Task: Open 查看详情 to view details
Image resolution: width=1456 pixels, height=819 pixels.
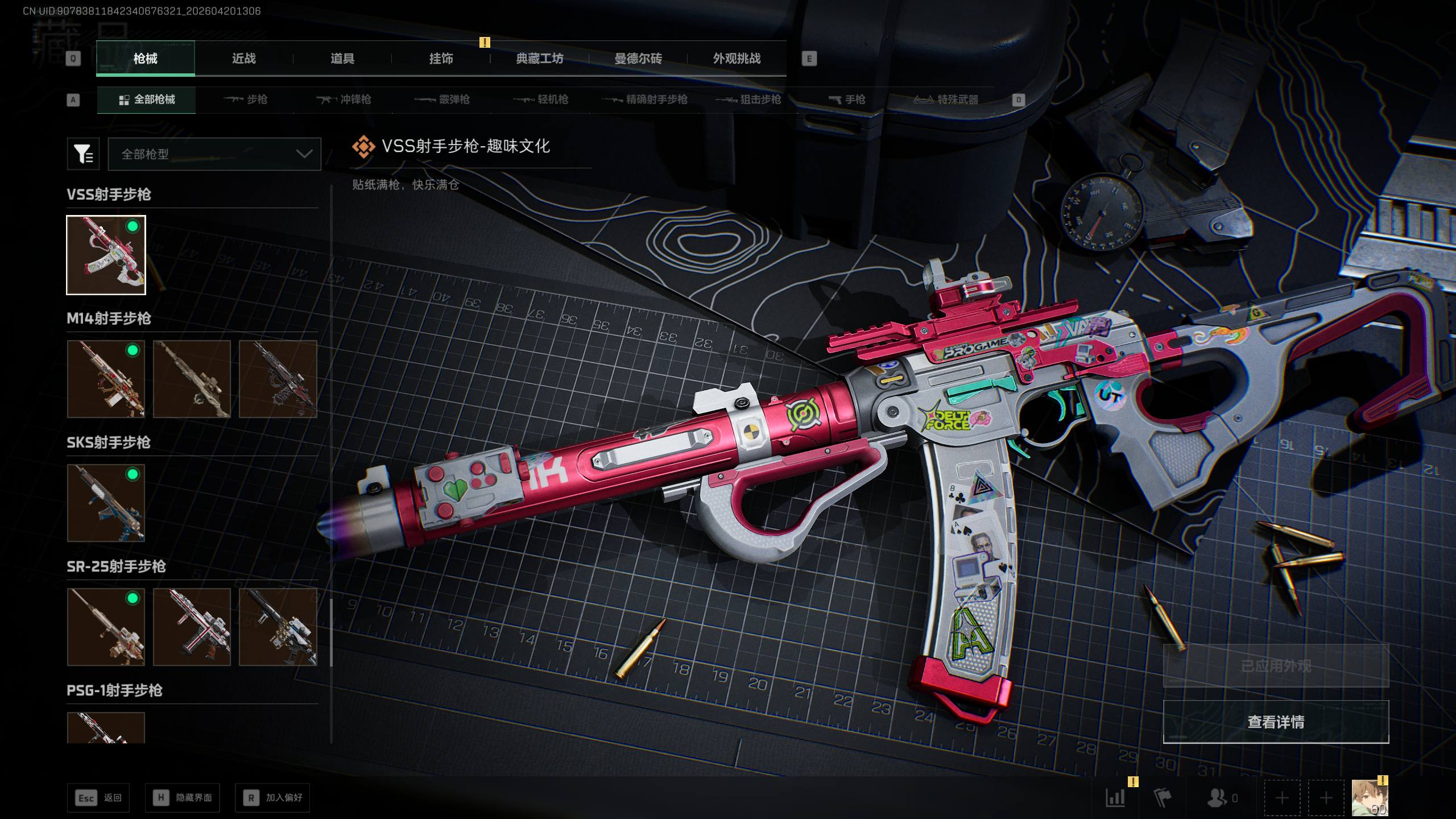Action: tap(1276, 722)
